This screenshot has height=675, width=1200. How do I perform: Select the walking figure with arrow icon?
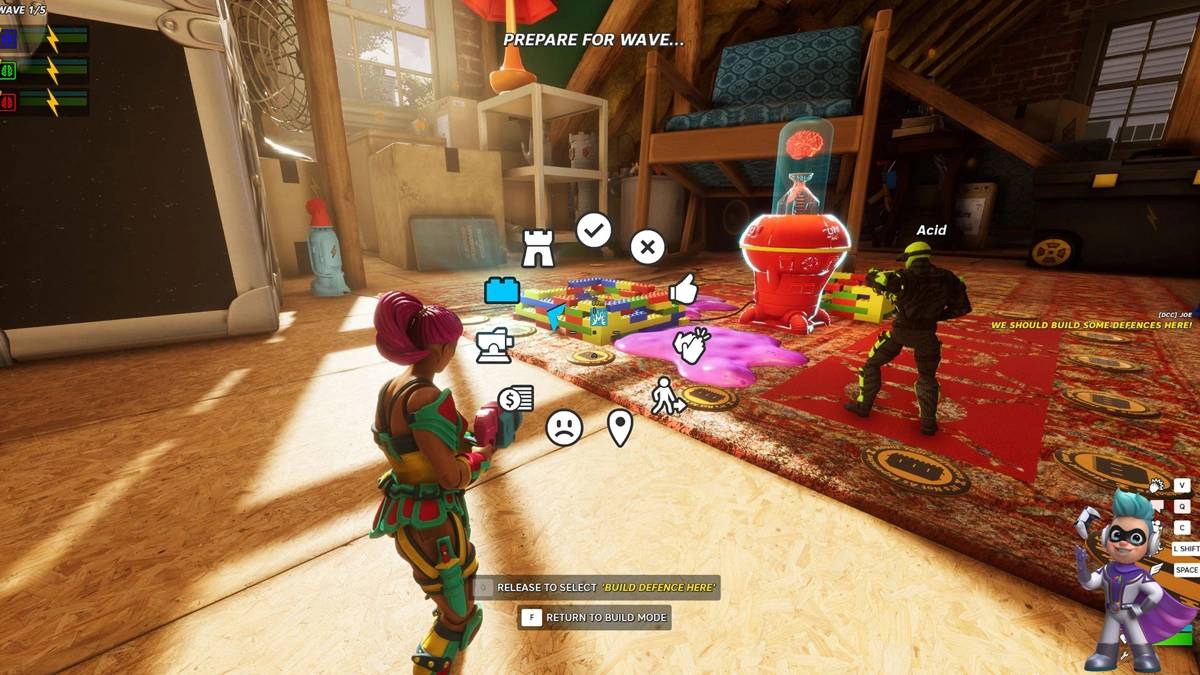(x=667, y=396)
